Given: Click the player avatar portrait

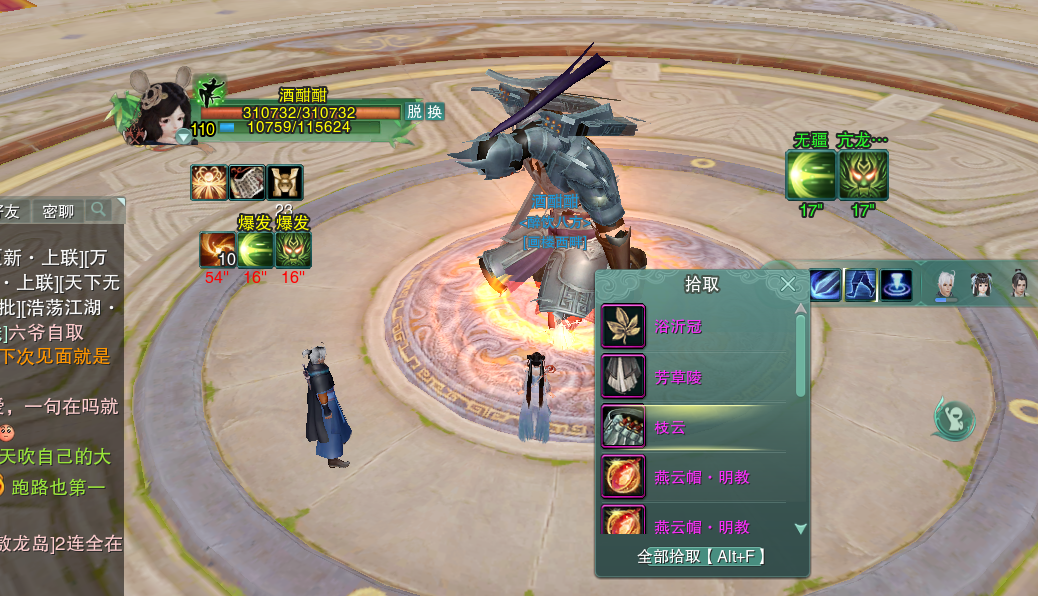Looking at the screenshot, I should point(160,112).
